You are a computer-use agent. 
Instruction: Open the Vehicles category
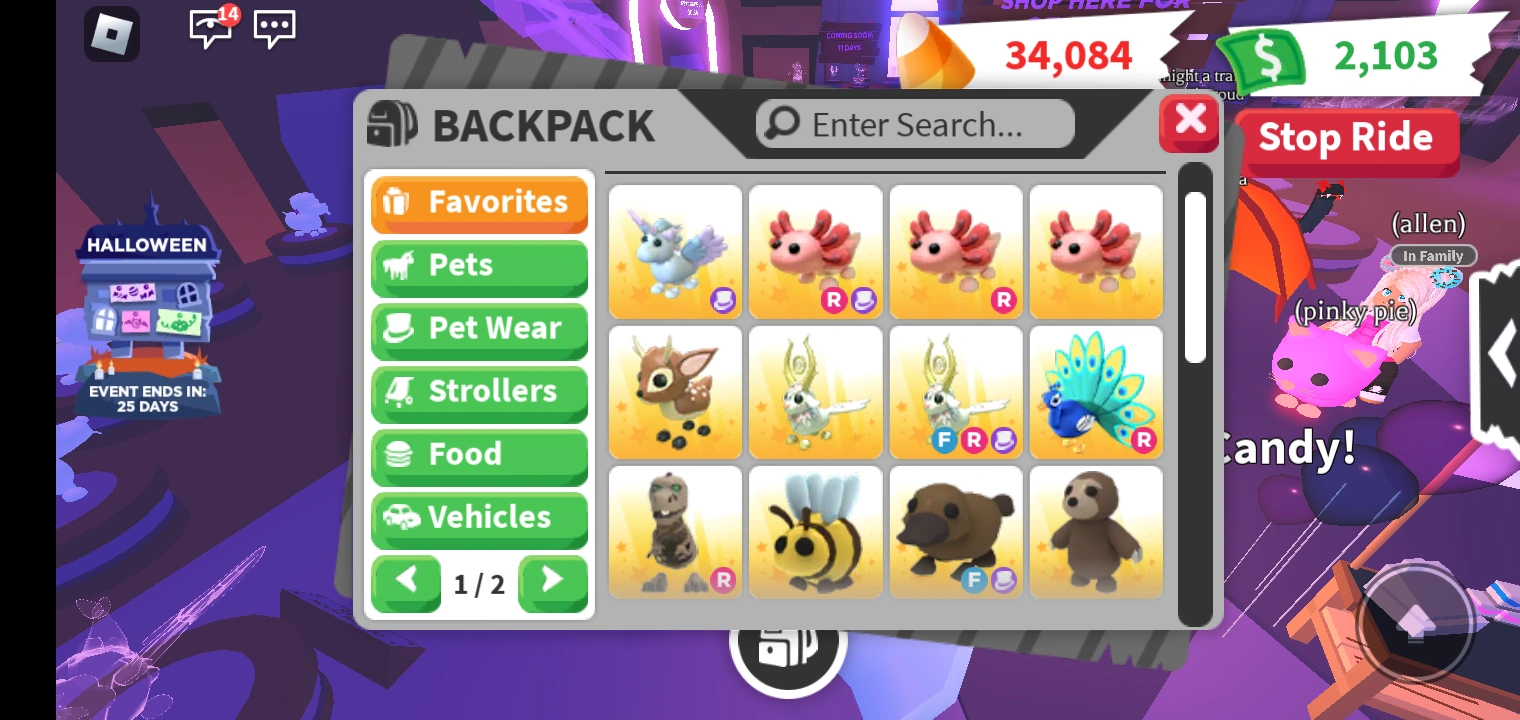point(478,518)
